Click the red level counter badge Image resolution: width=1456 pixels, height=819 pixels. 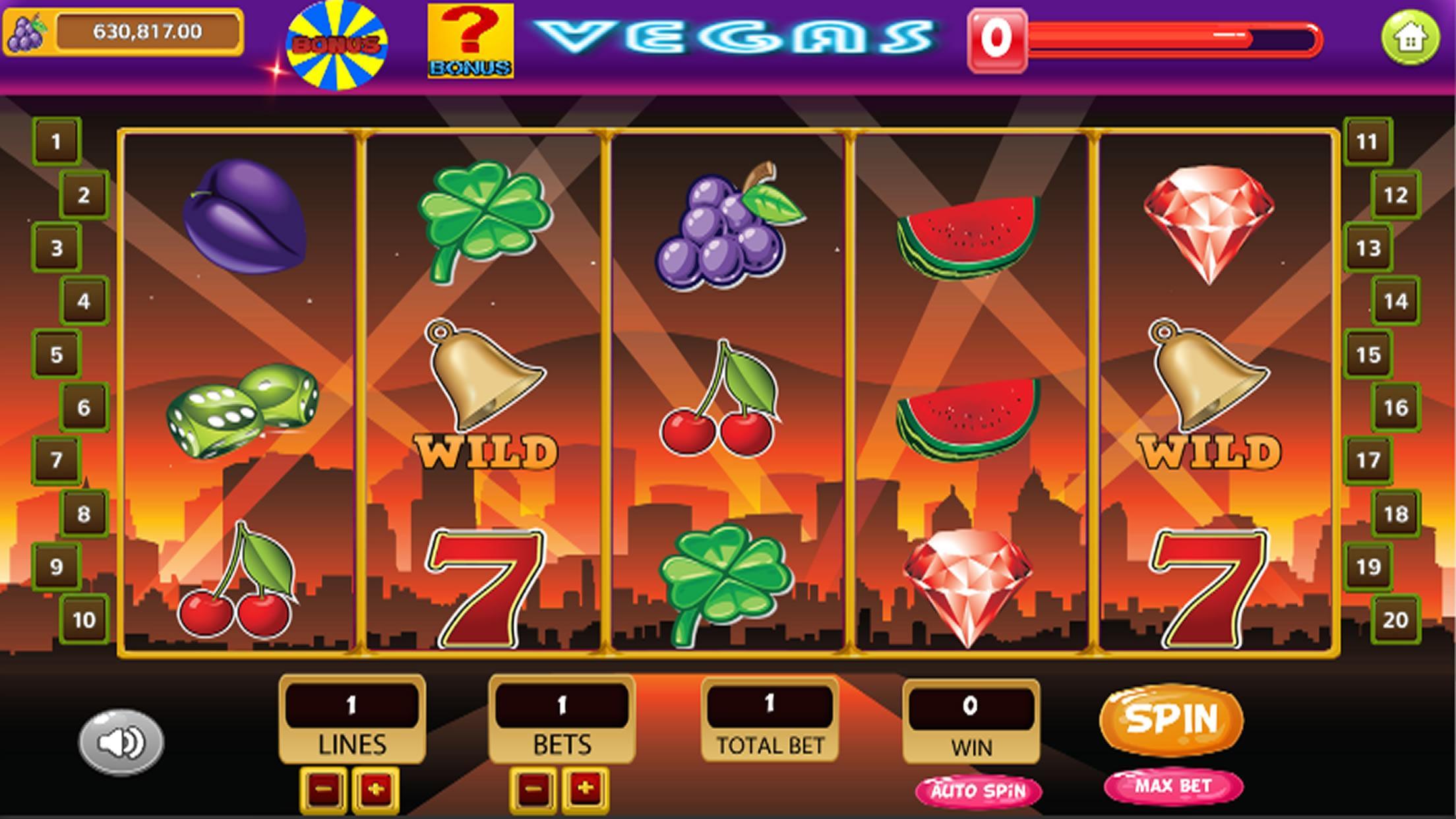point(997,40)
